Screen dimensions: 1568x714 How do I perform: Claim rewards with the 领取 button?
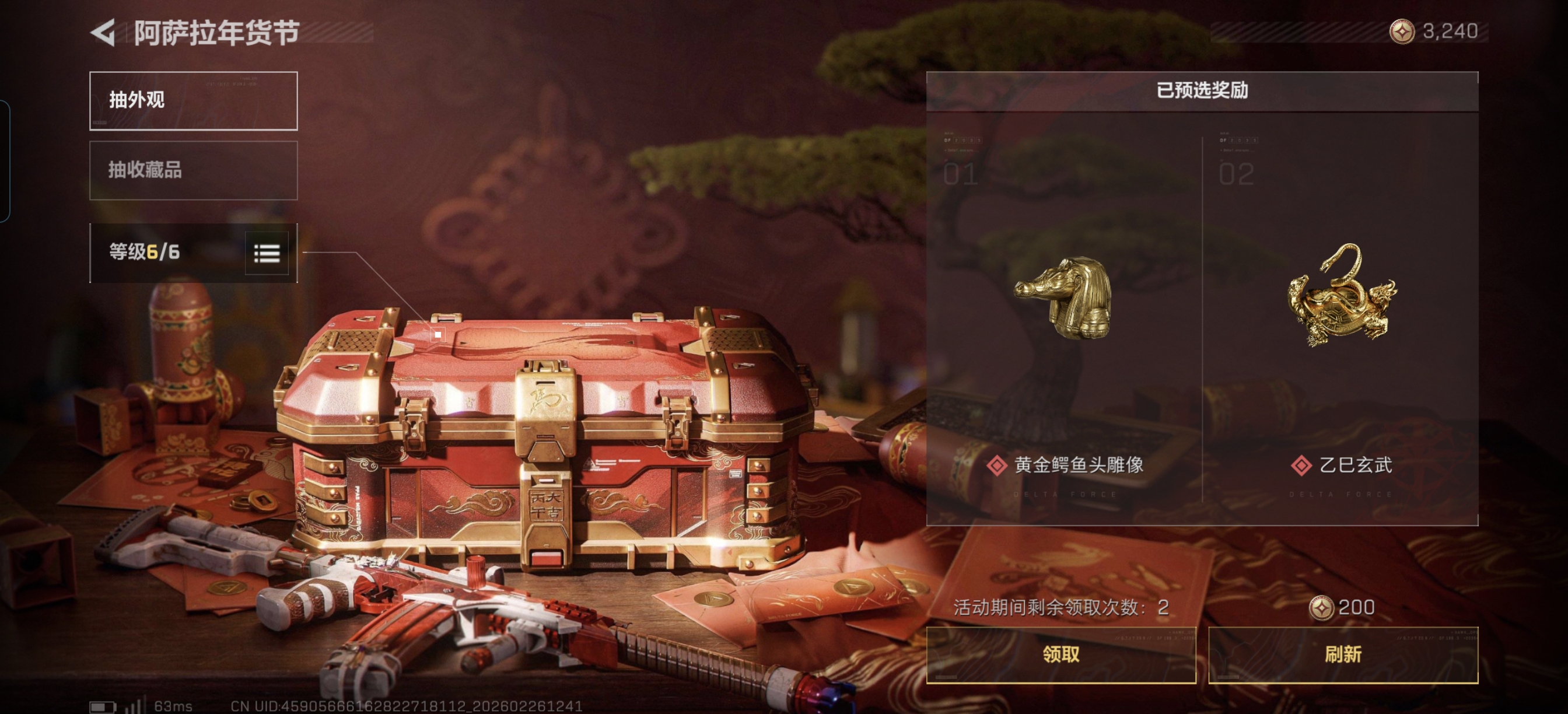point(1060,655)
